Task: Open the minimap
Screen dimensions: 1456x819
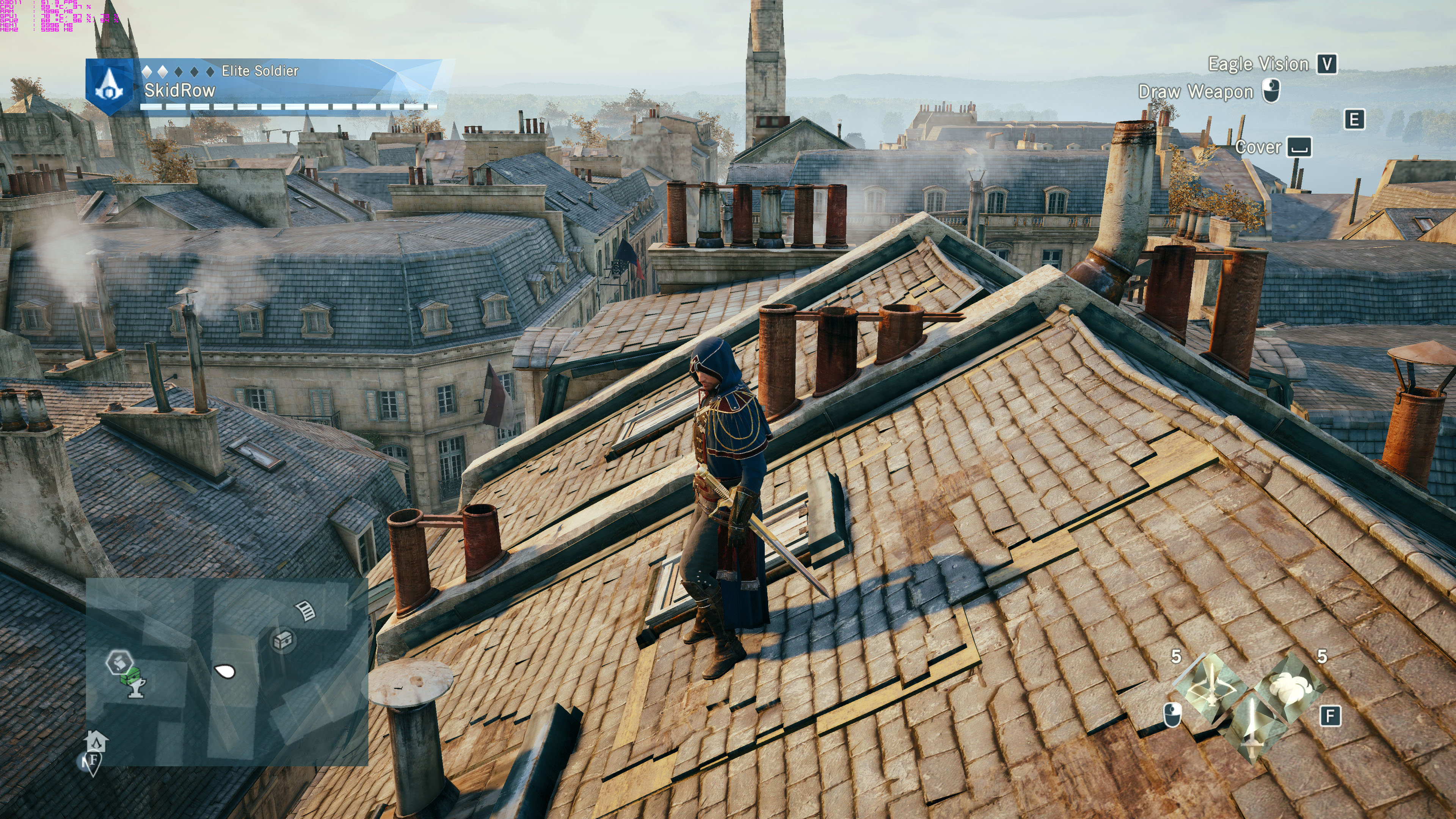Action: (227, 671)
